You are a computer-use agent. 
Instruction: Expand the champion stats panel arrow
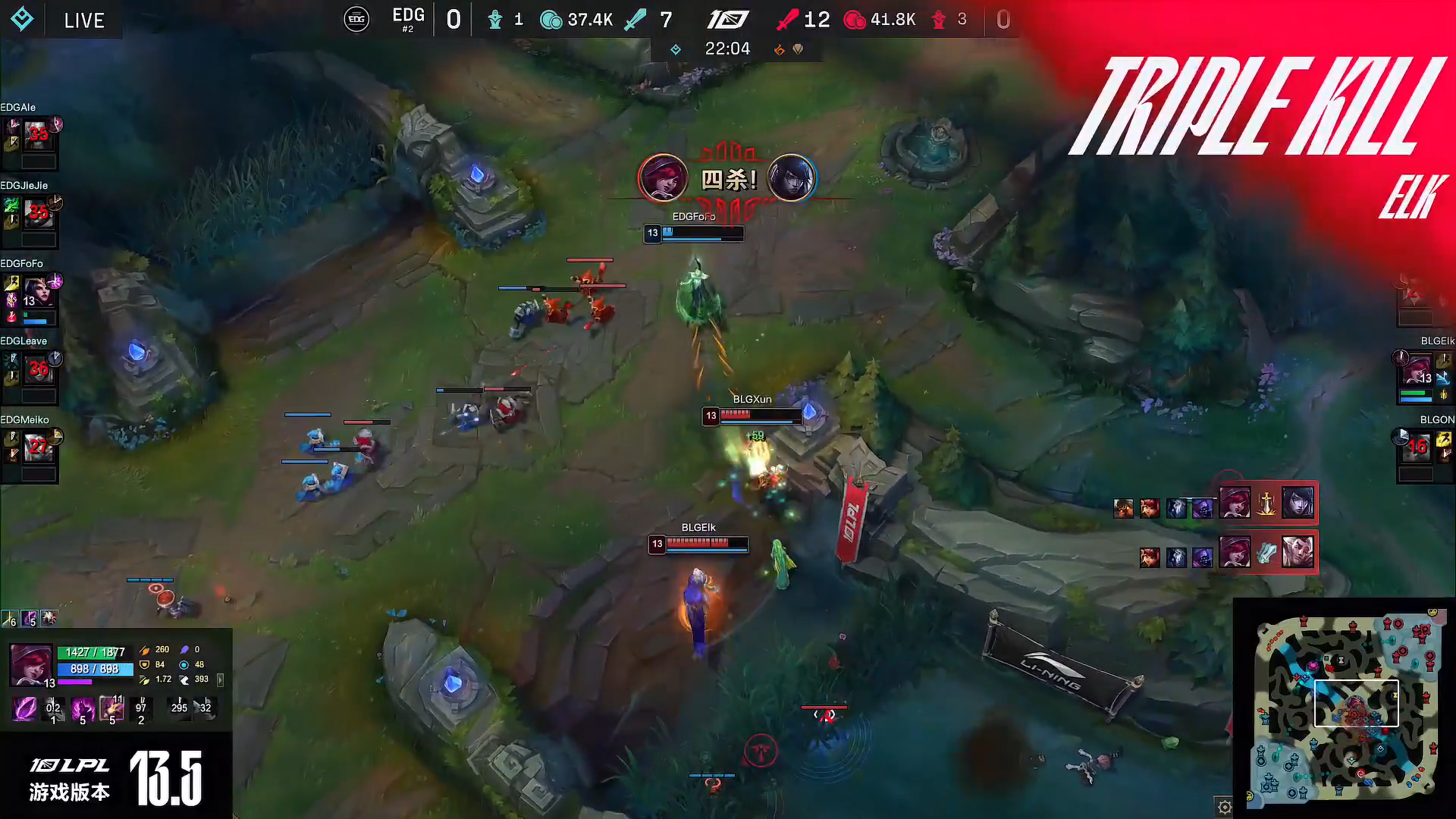[220, 679]
